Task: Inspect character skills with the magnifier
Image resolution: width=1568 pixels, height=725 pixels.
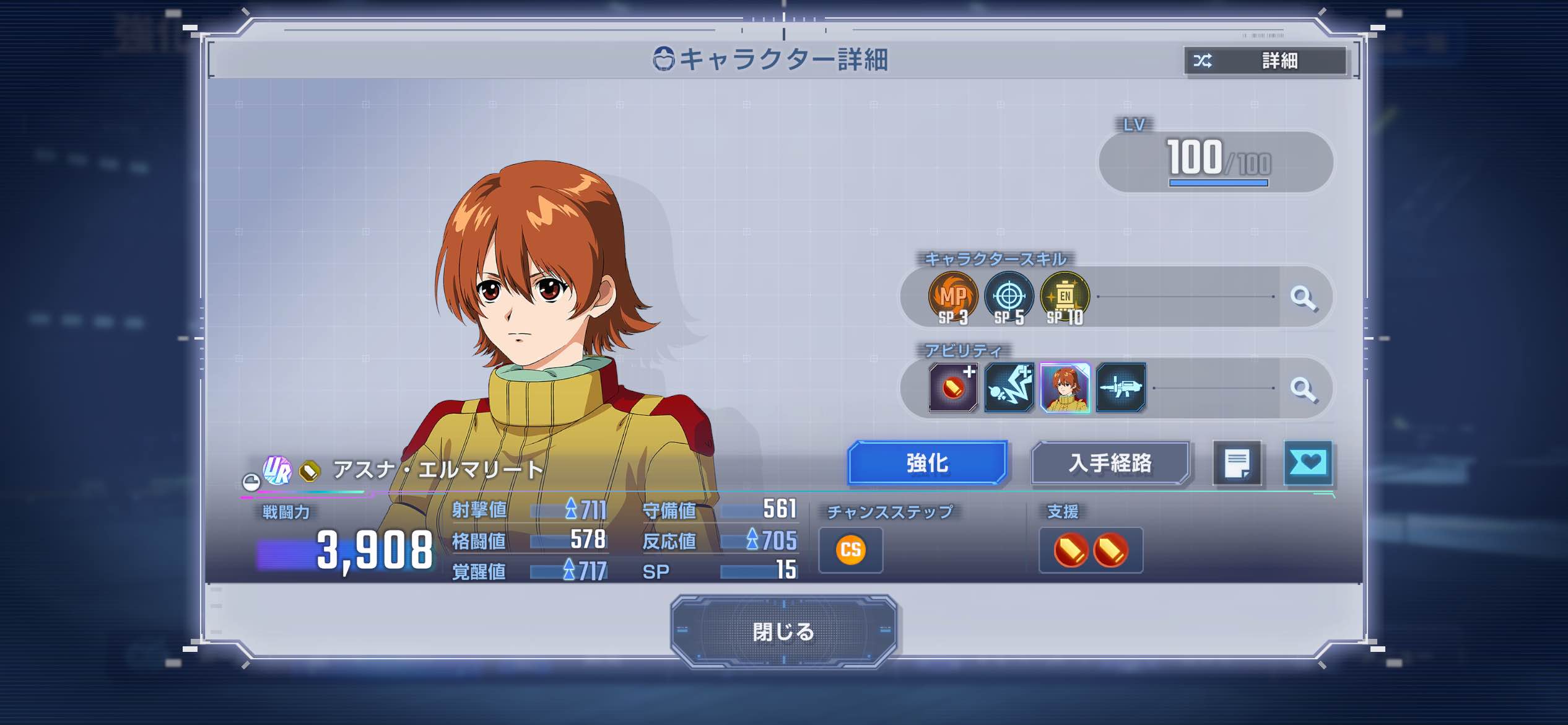Action: point(1303,298)
